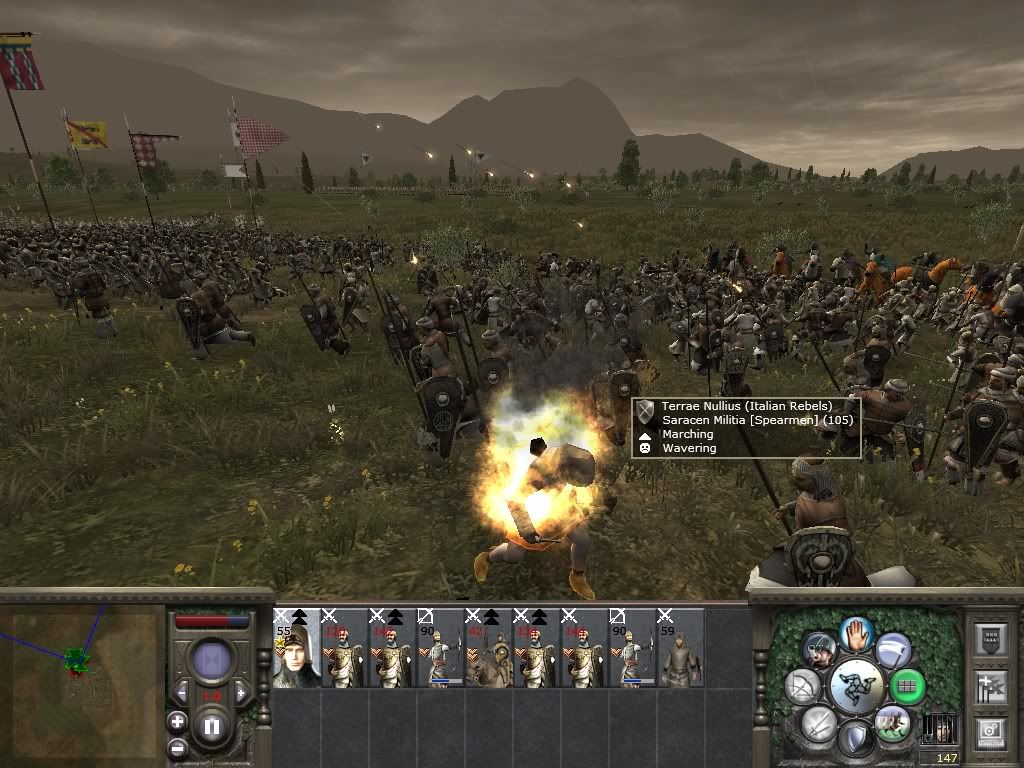The height and width of the screenshot is (768, 1024).
Task: Enable guard mode with the shield icon
Action: (x=855, y=739)
